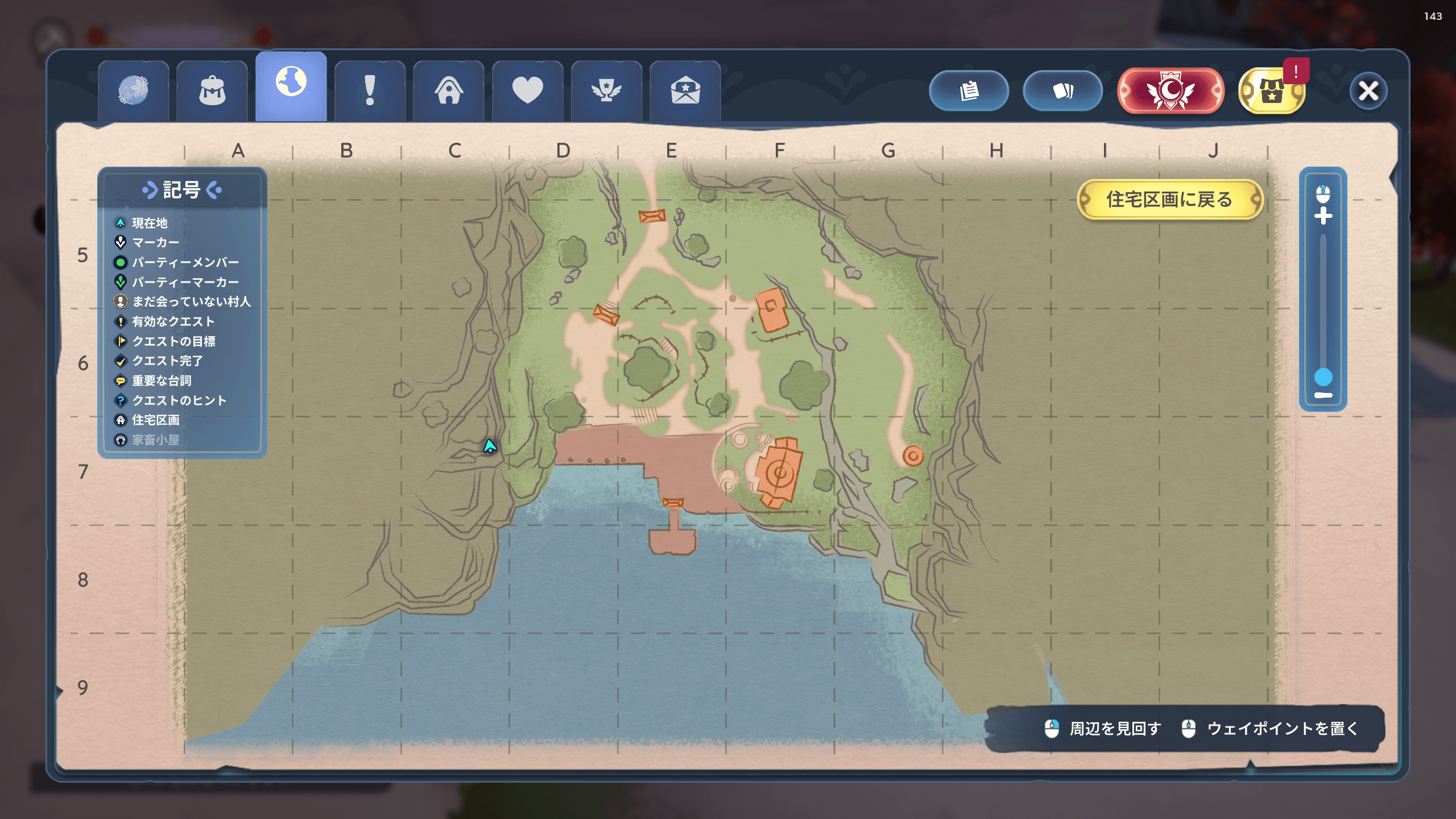This screenshot has width=1456, height=819.
Task: Zoom in with the plus button
Action: (x=1323, y=216)
